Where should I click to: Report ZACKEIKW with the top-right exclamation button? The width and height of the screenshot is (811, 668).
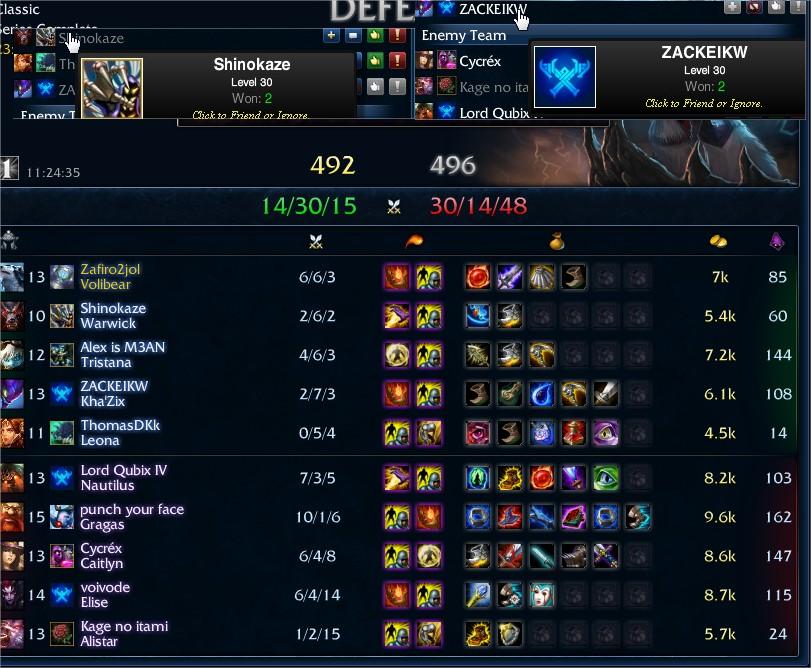click(x=798, y=7)
